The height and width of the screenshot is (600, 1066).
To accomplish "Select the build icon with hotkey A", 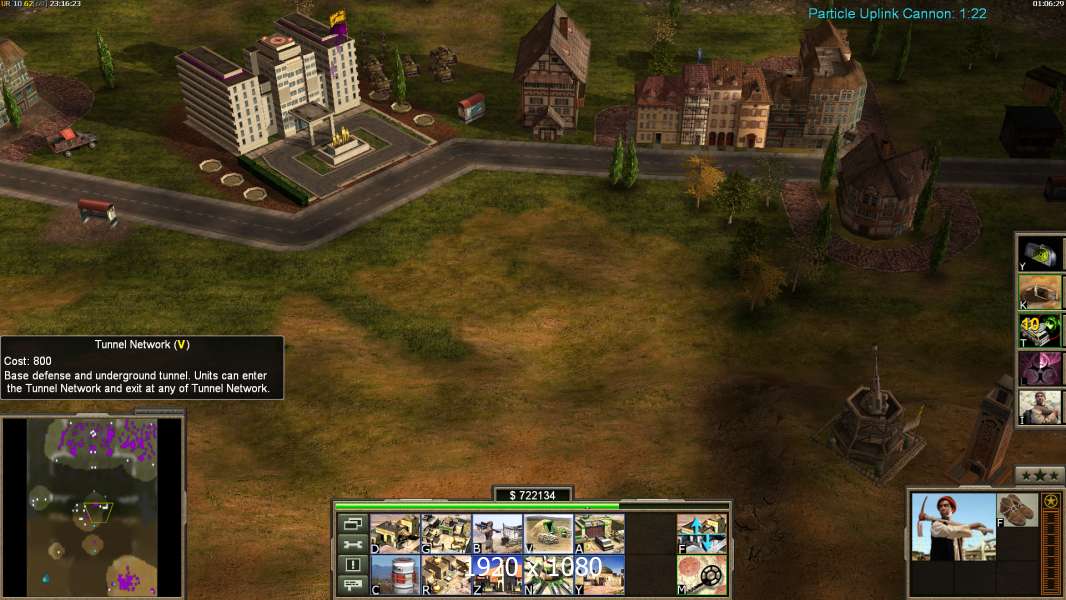I will (599, 534).
